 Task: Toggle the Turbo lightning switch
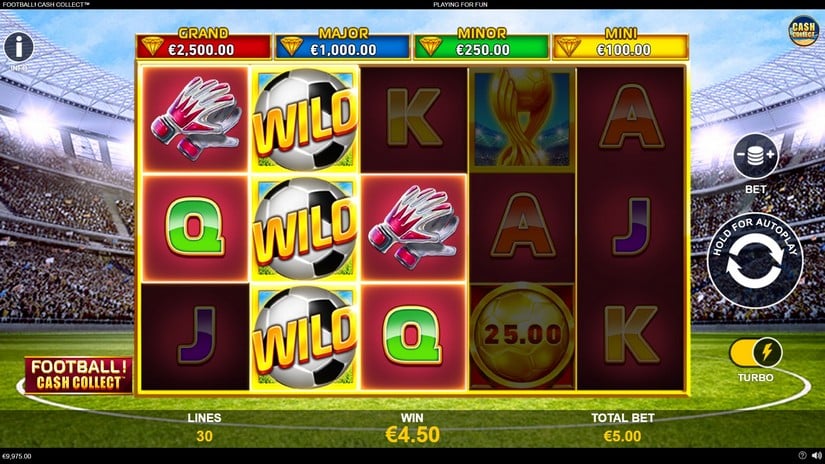755,352
